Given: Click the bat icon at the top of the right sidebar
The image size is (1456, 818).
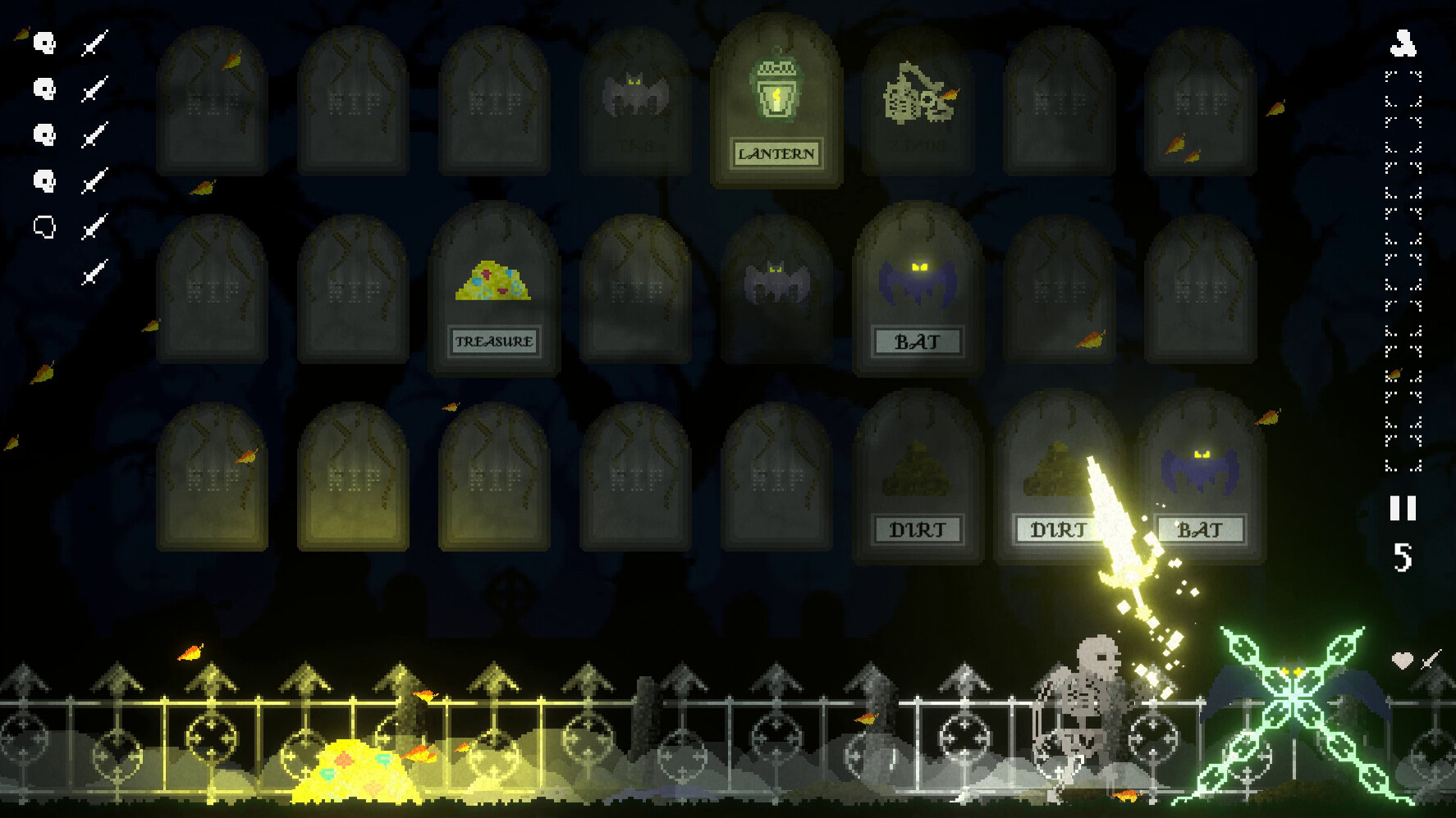Looking at the screenshot, I should 1405,45.
